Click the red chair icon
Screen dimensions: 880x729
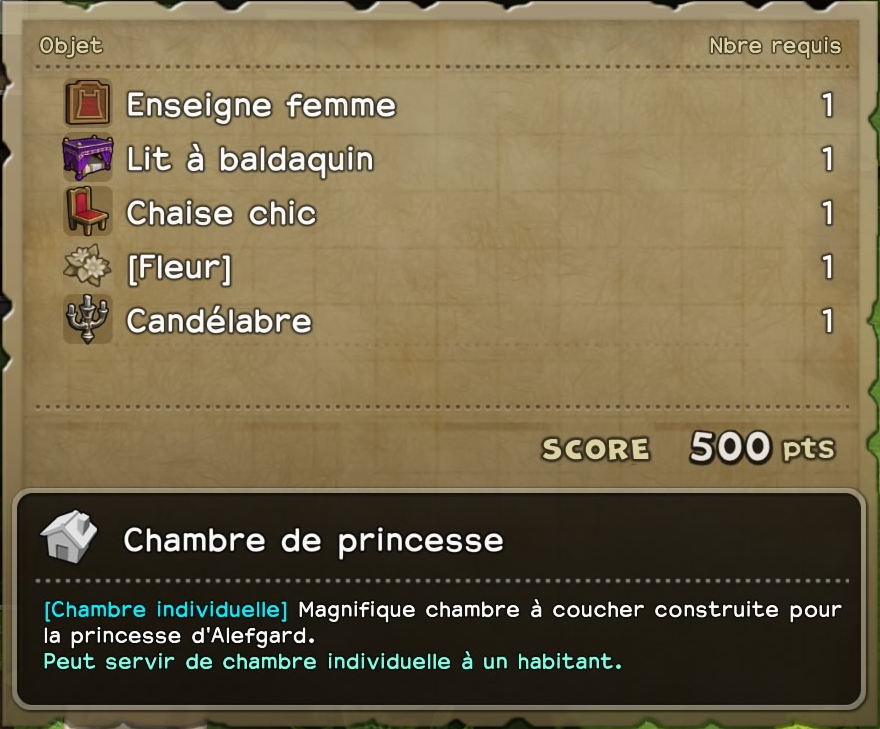pyautogui.click(x=88, y=212)
